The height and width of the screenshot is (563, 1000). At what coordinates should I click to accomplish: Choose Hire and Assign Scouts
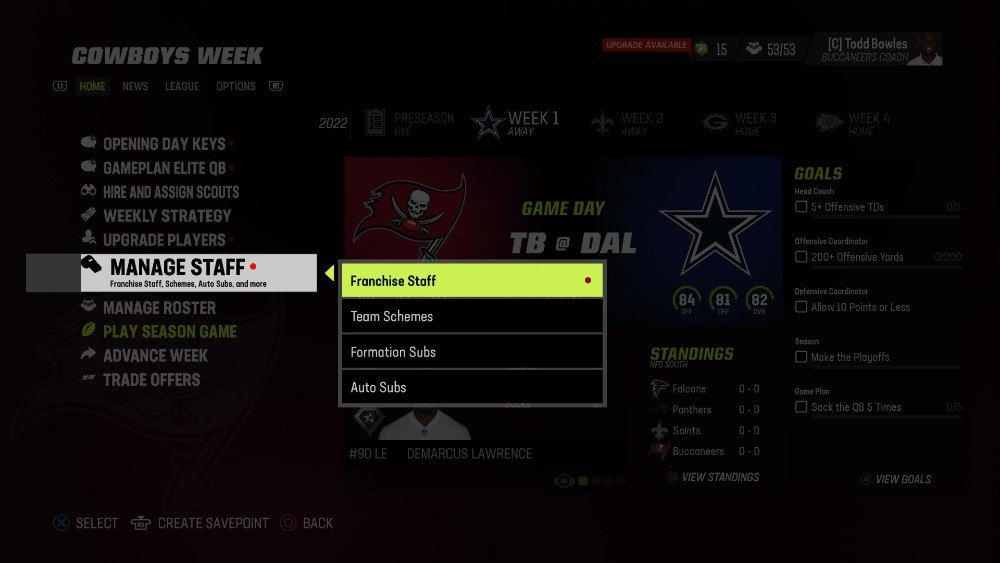tap(170, 192)
